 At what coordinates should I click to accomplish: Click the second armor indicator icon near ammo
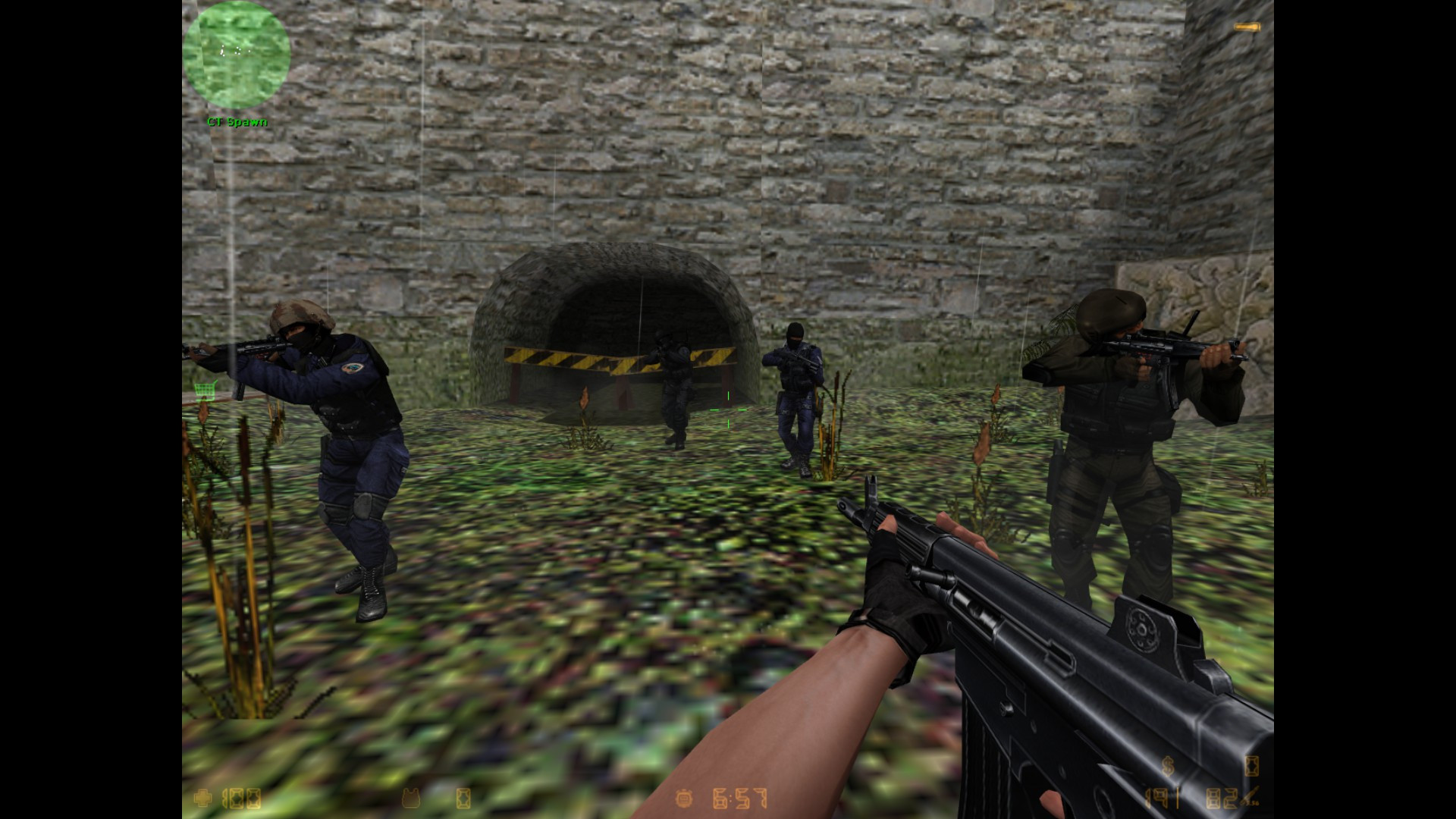(x=1251, y=767)
